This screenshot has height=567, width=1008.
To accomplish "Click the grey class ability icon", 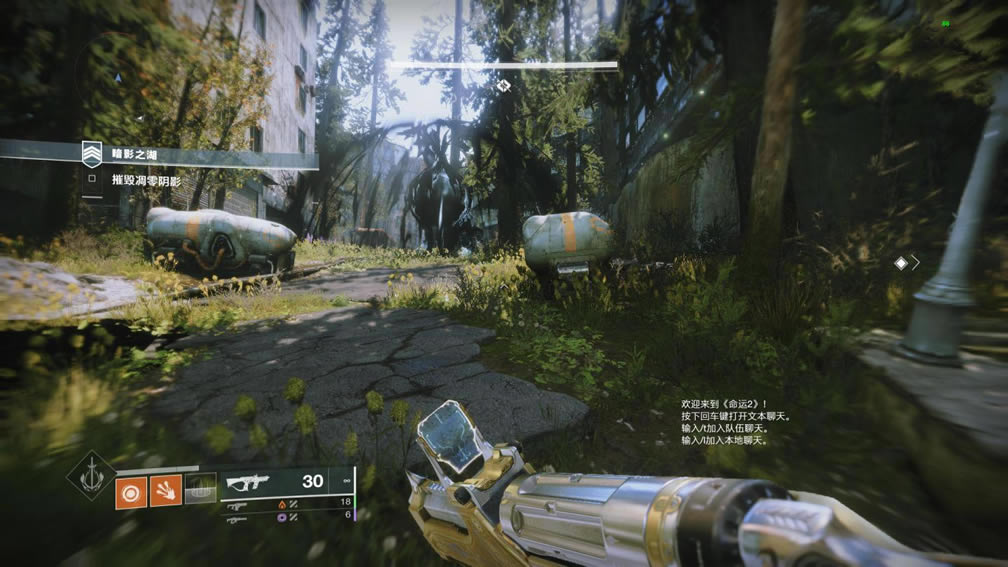I will [200, 489].
